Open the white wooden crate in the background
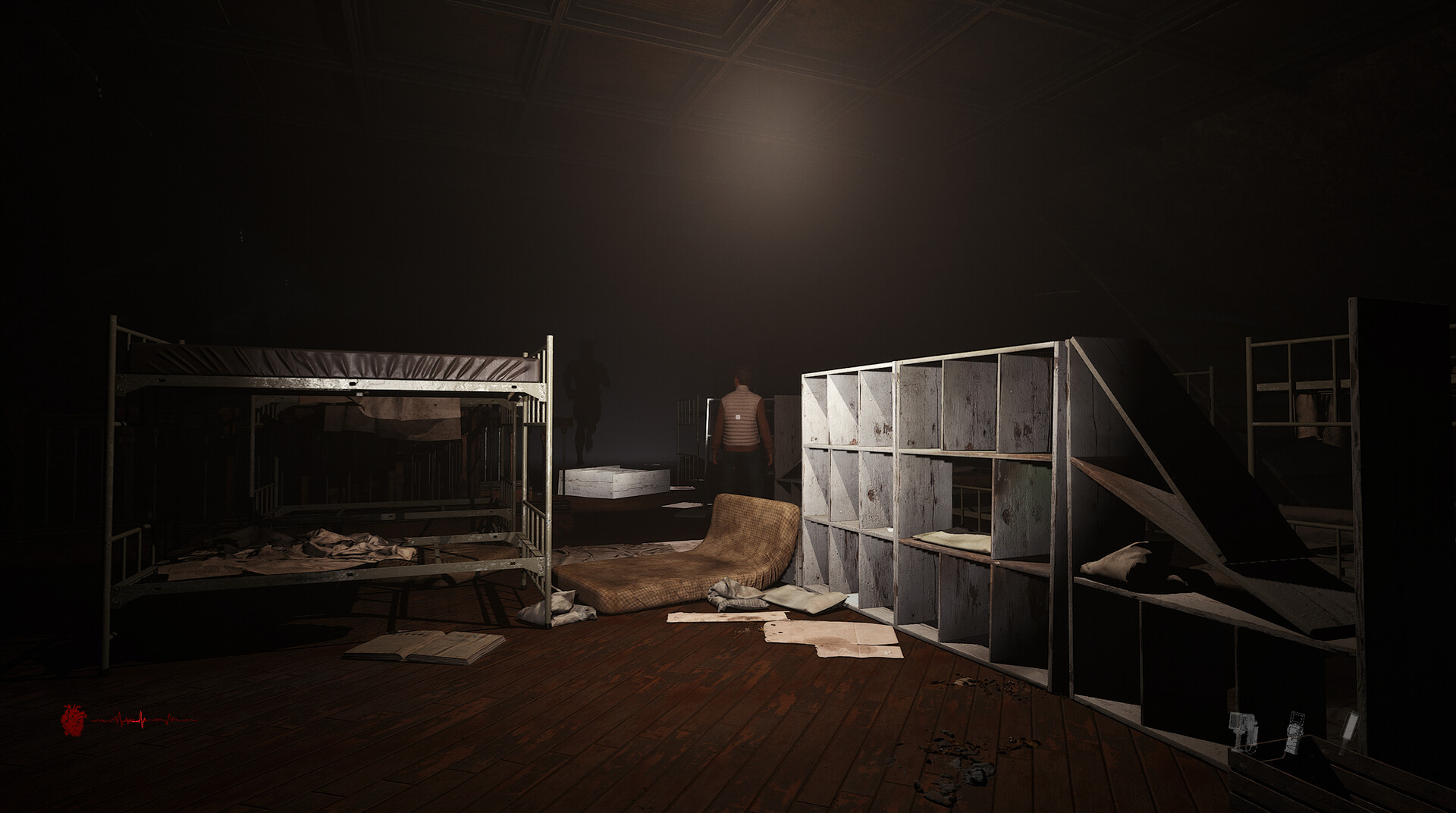The height and width of the screenshot is (813, 1456). click(x=614, y=482)
